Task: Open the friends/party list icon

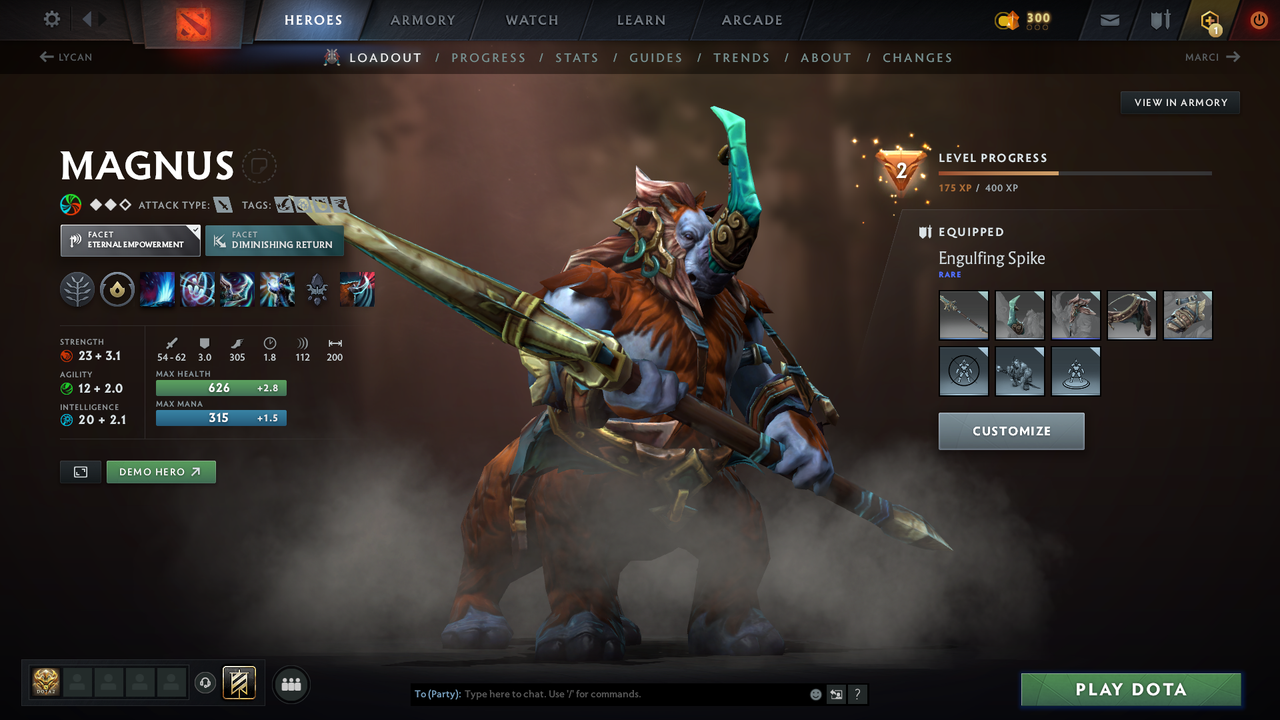Action: point(290,683)
